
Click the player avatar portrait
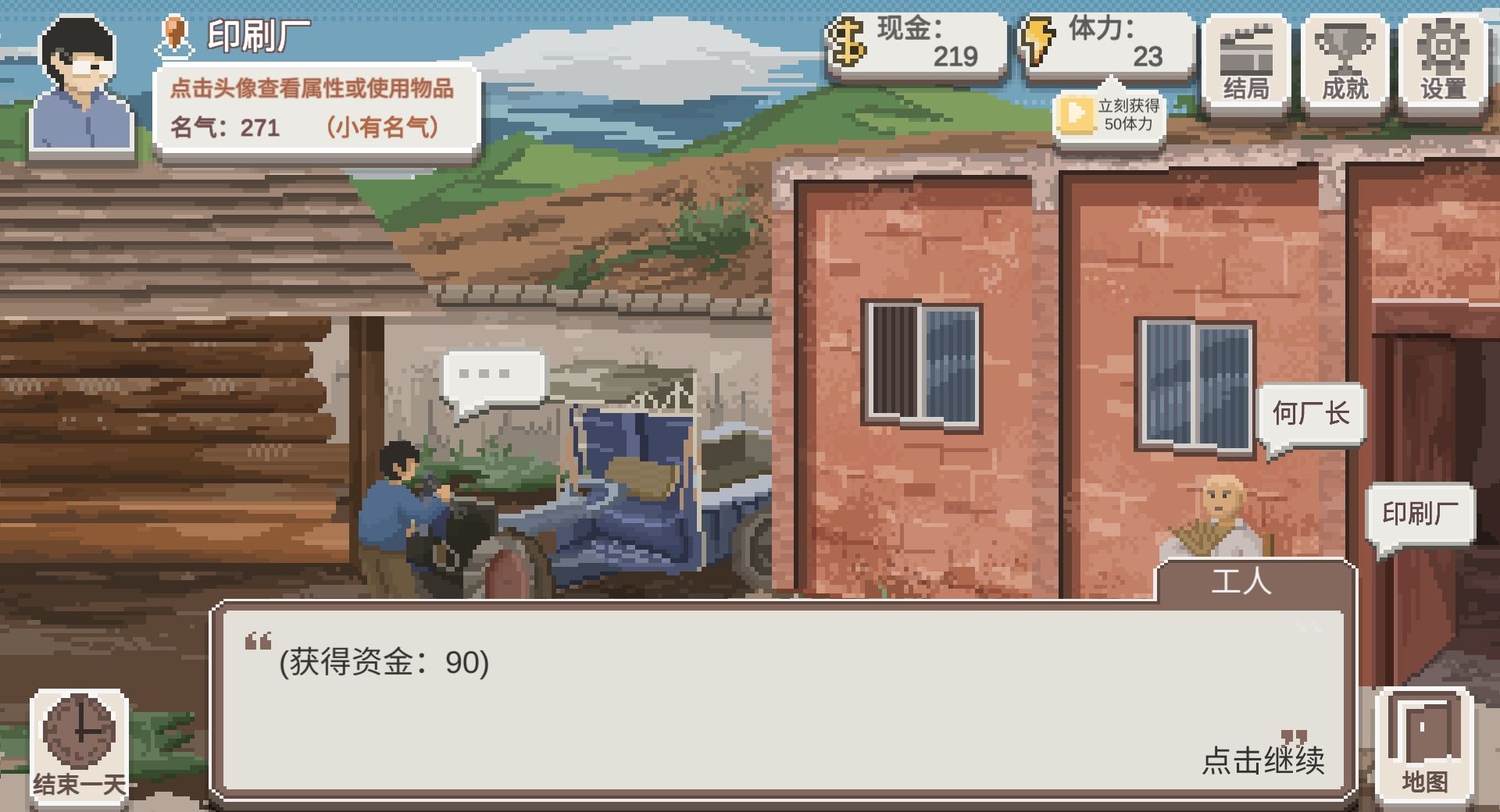80,82
